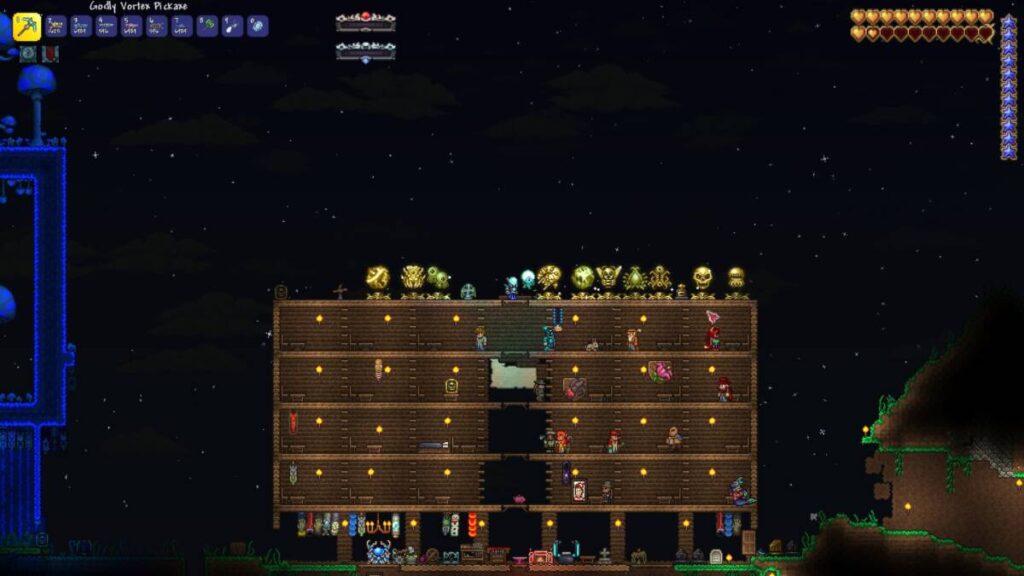The width and height of the screenshot is (1024, 576).
Task: Click the teal buff icon under the hotbar
Action: pyautogui.click(x=28, y=54)
